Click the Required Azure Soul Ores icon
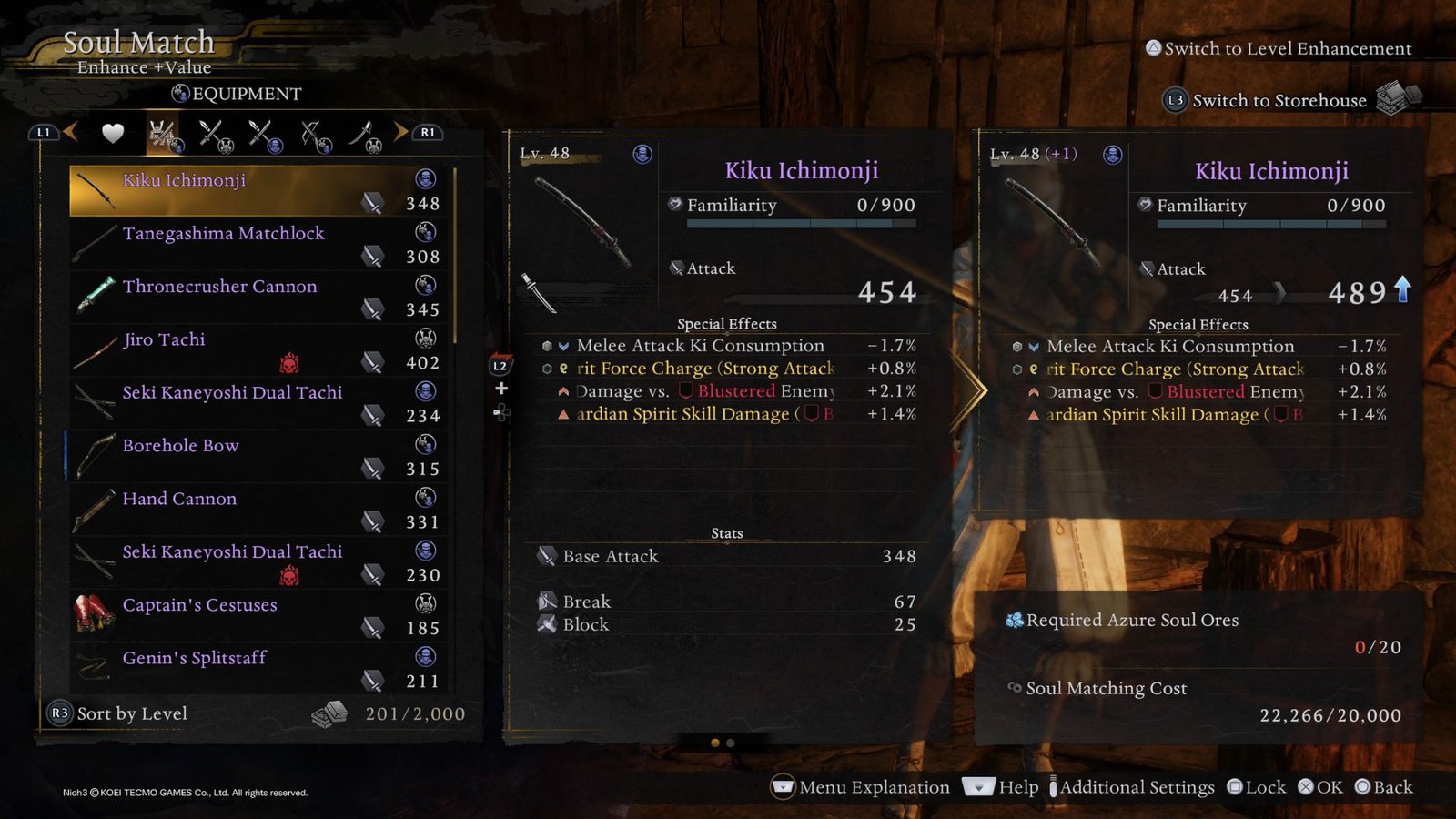Screen dimensions: 1456x819 [x=1013, y=620]
